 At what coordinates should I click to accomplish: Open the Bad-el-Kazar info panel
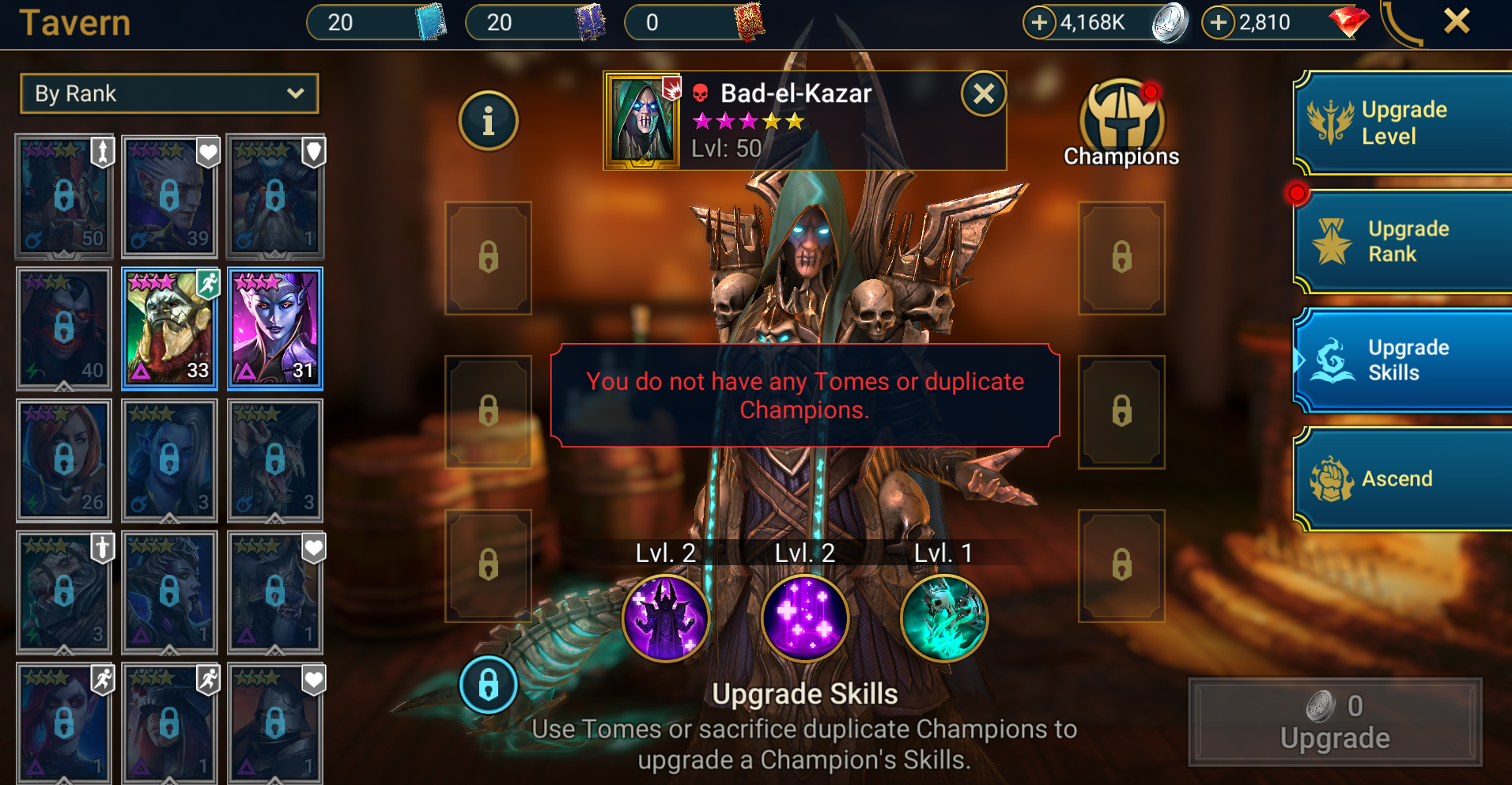[488, 120]
